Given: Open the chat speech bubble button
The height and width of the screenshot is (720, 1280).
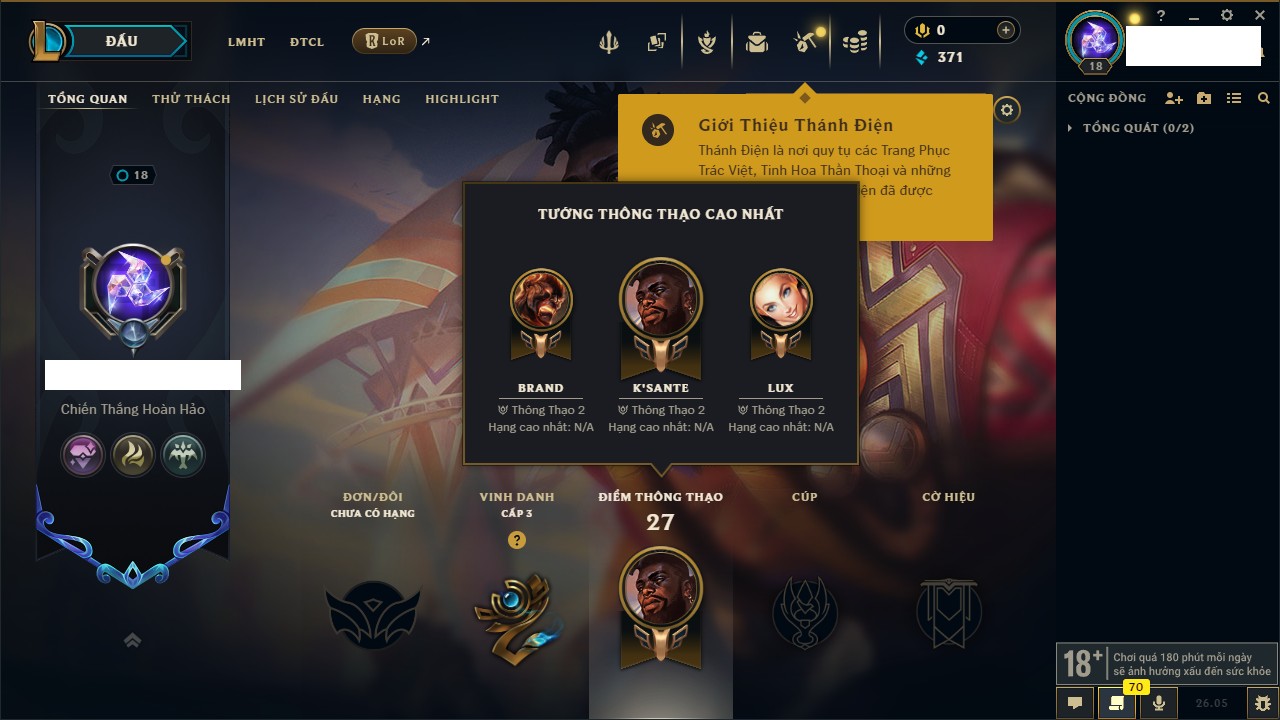Looking at the screenshot, I should tap(1075, 703).
